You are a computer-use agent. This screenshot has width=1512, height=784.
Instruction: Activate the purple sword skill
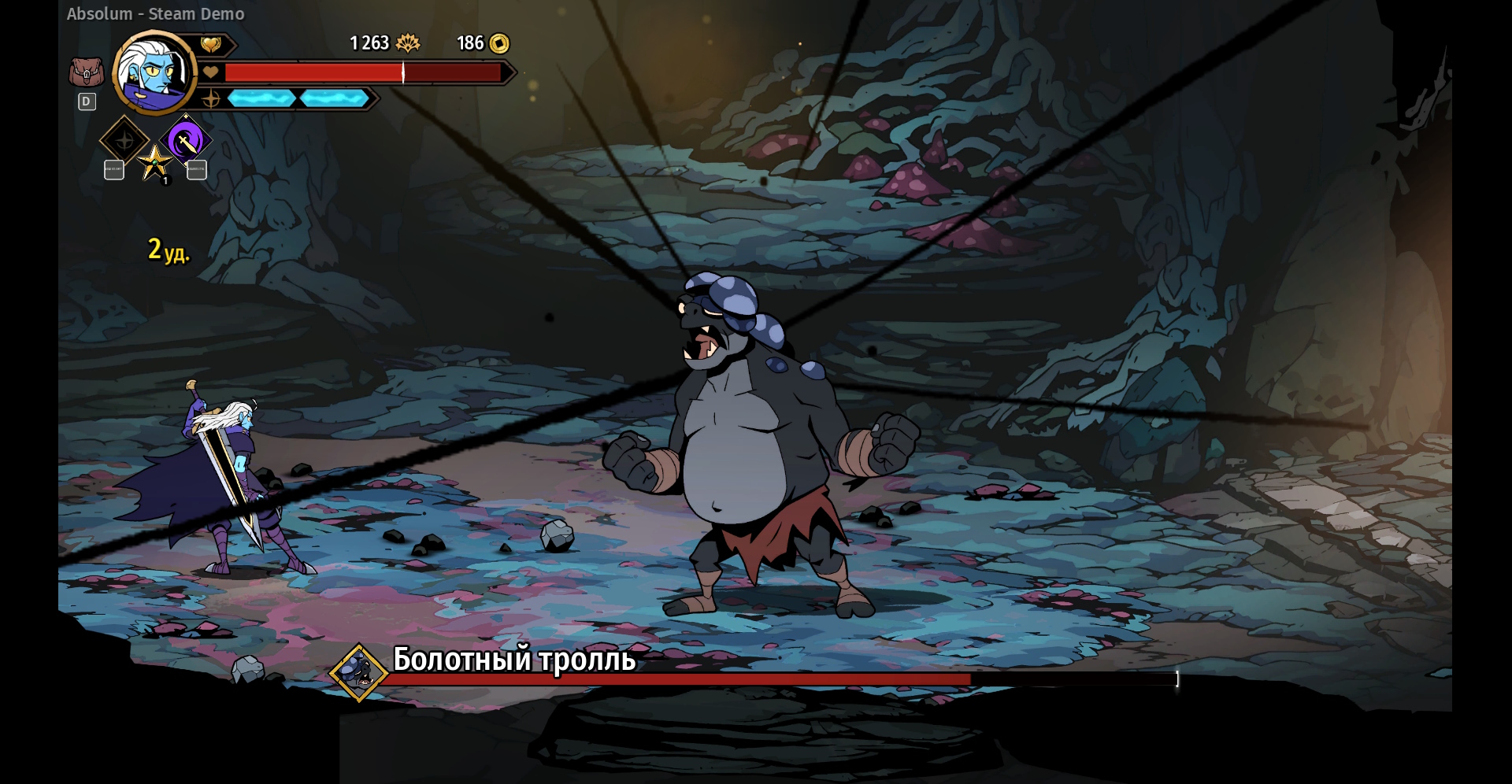tap(186, 141)
